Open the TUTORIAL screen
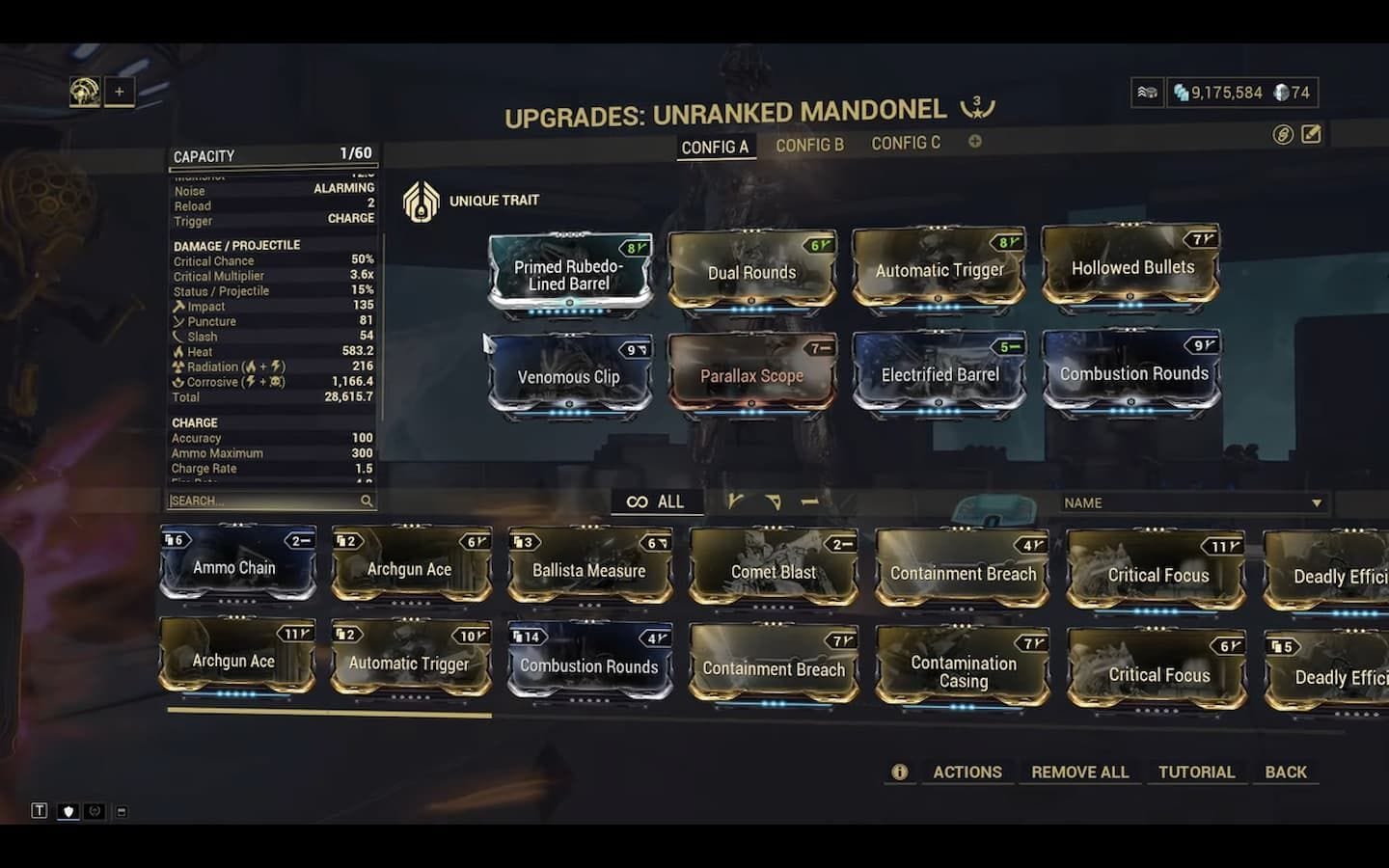 (x=1197, y=772)
